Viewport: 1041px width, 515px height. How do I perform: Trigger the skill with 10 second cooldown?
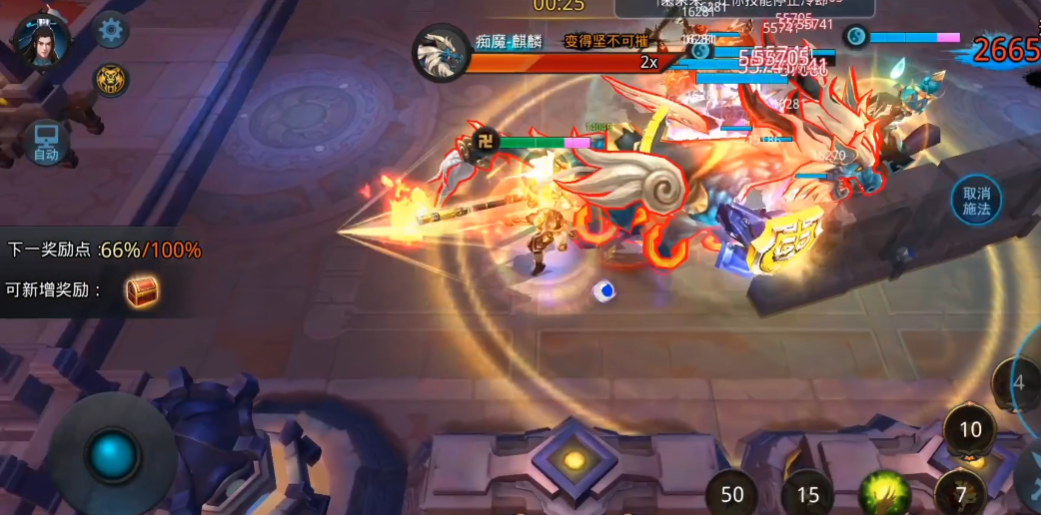[x=970, y=430]
